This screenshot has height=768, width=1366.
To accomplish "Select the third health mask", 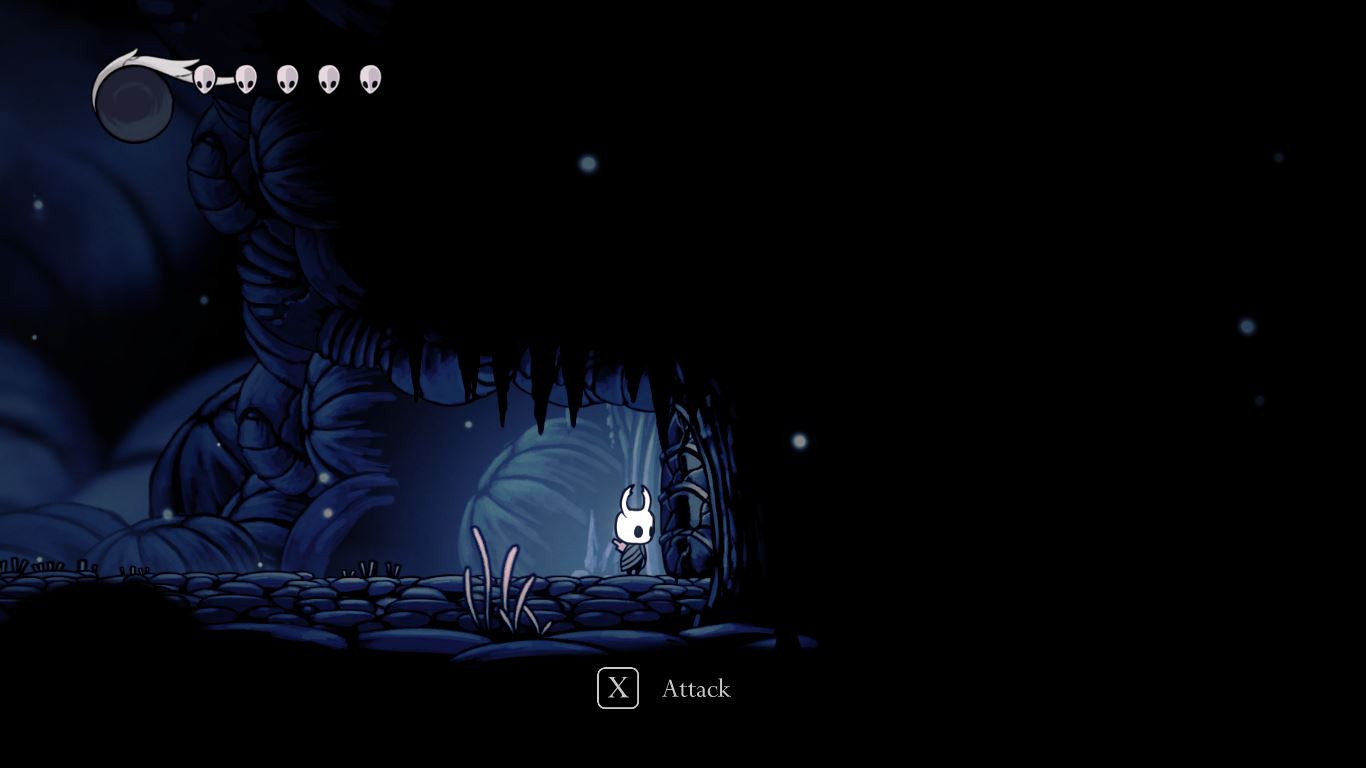I will click(287, 77).
